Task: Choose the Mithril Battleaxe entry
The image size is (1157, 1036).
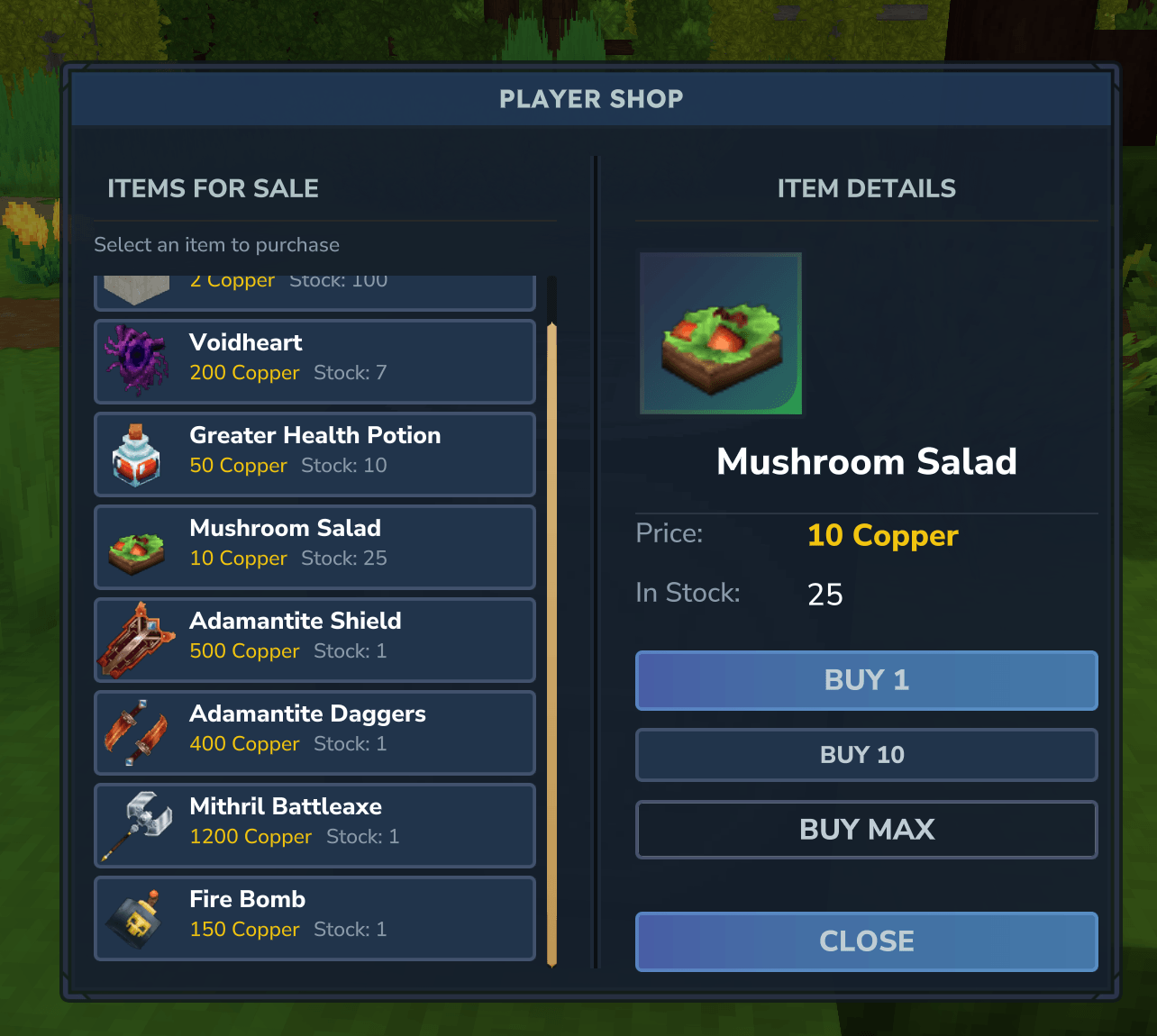Action: click(314, 825)
